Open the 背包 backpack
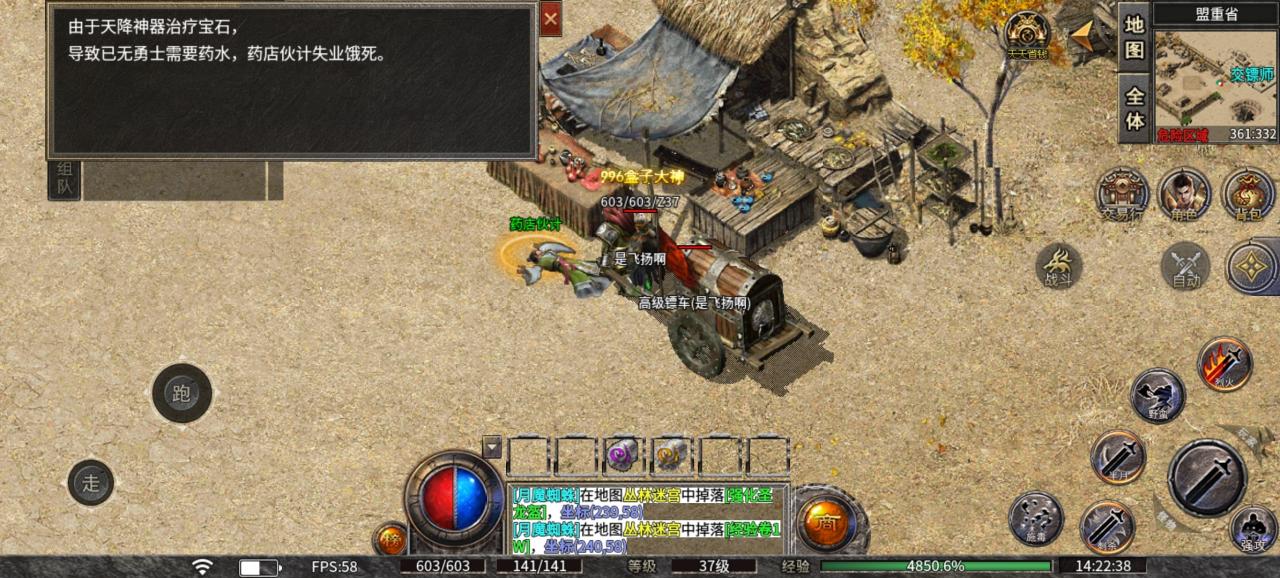 pyautogui.click(x=1247, y=193)
